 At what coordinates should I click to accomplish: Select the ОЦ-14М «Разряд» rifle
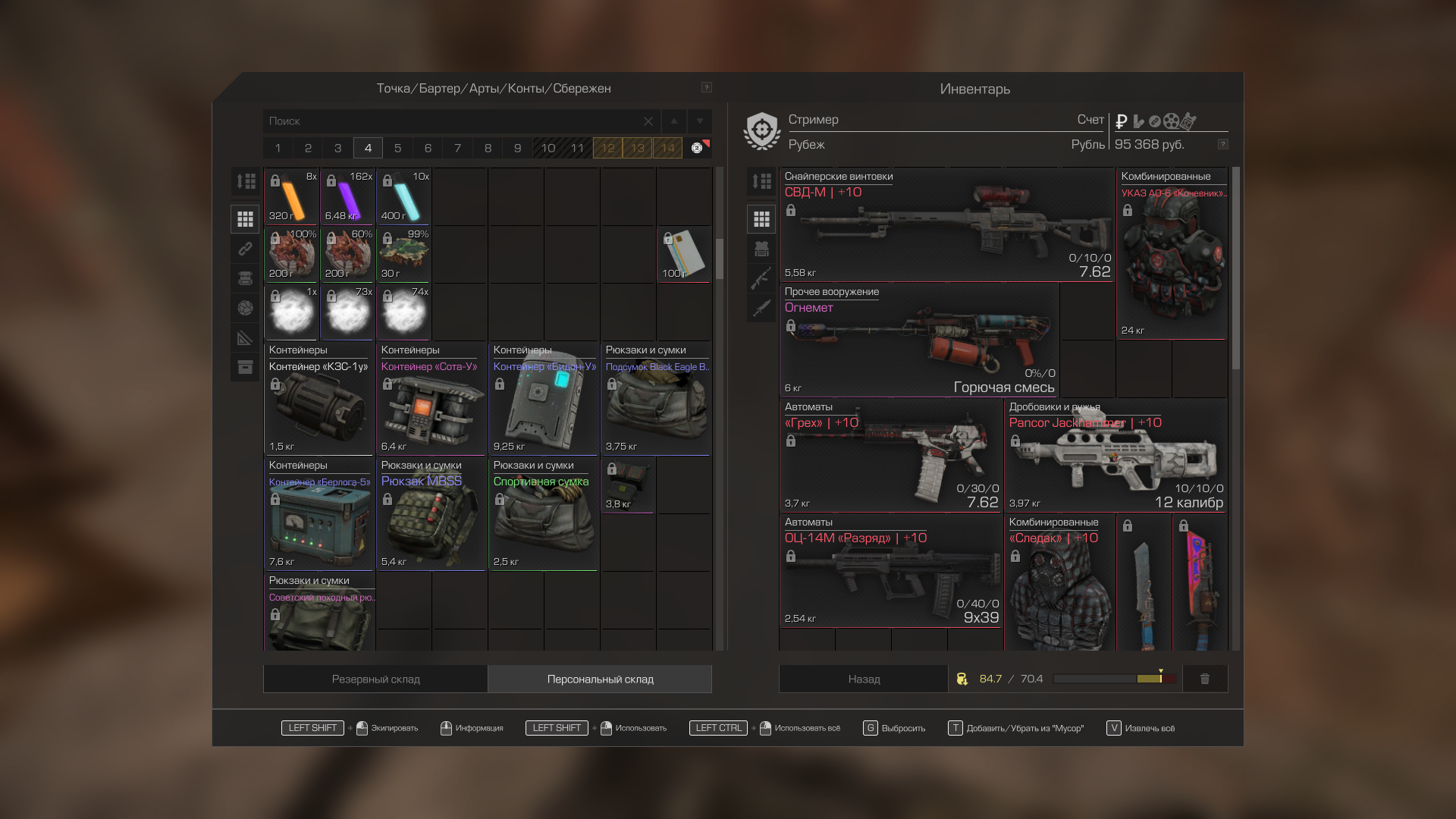point(891,573)
